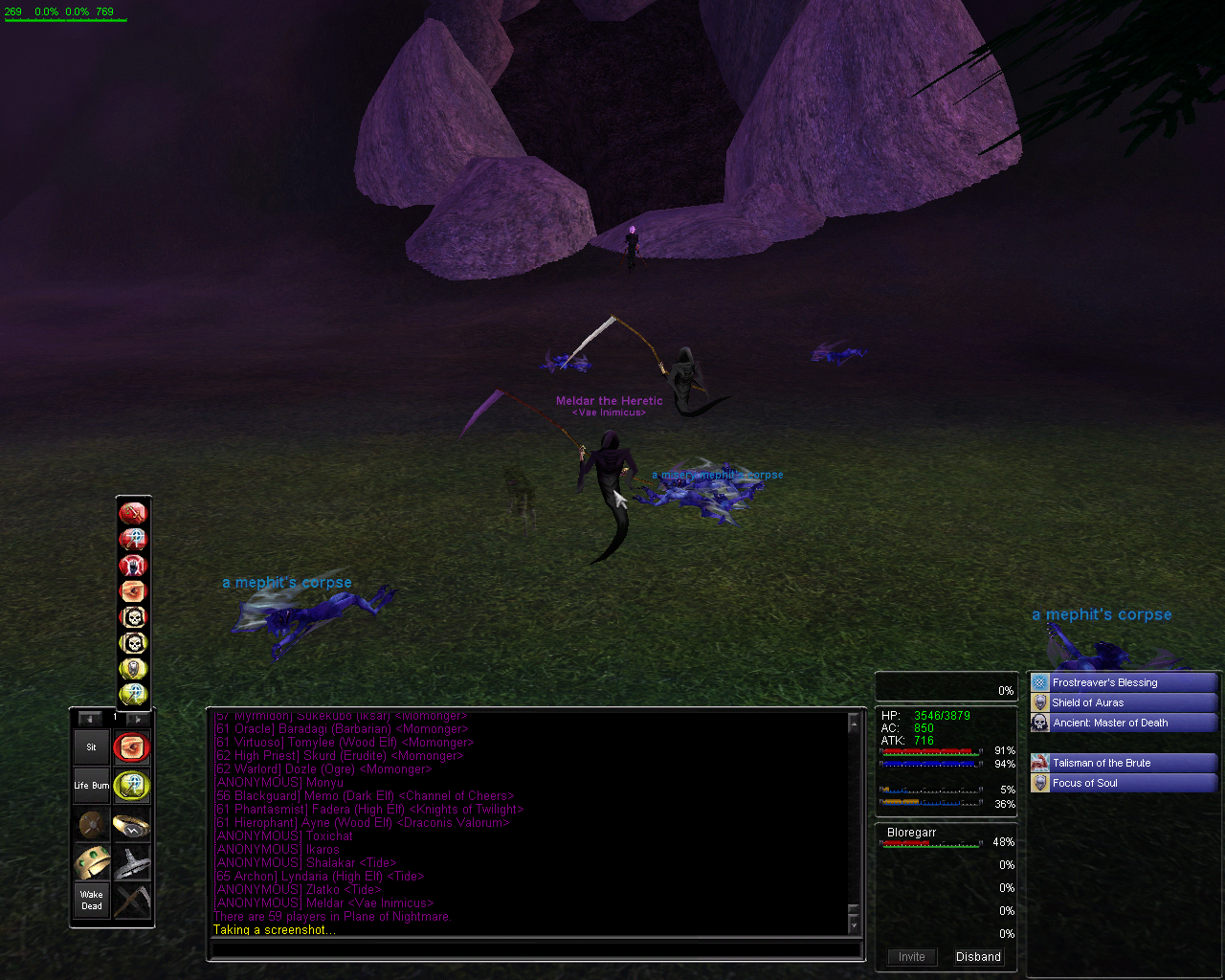Image resolution: width=1225 pixels, height=980 pixels.
Task: Click the Sit hotbar button
Action: pos(92,747)
